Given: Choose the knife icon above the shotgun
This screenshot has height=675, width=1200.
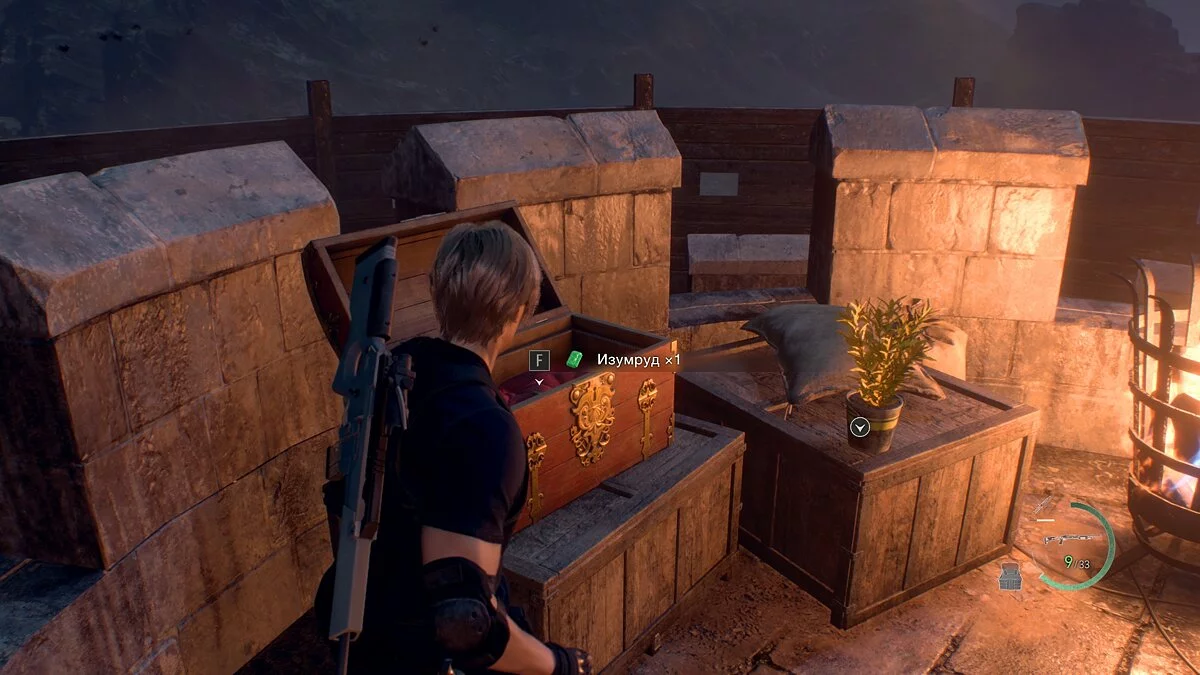Looking at the screenshot, I should 1044,505.
